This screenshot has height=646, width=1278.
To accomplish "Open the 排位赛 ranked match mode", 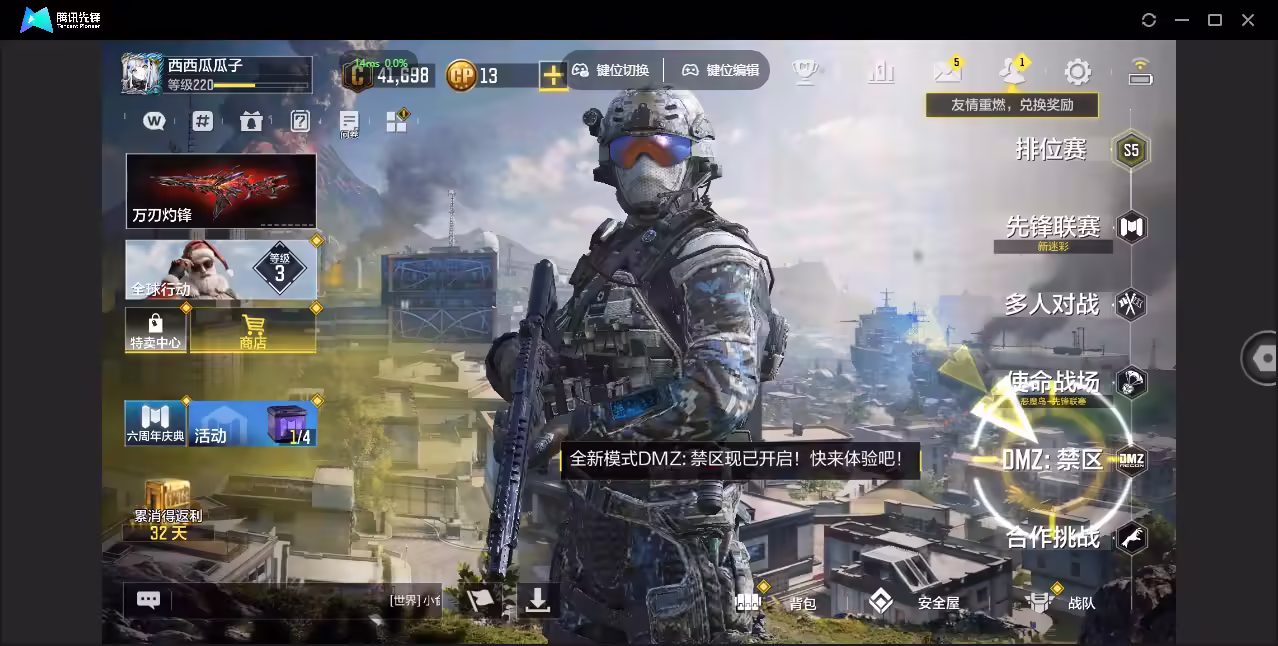I will pos(1052,150).
